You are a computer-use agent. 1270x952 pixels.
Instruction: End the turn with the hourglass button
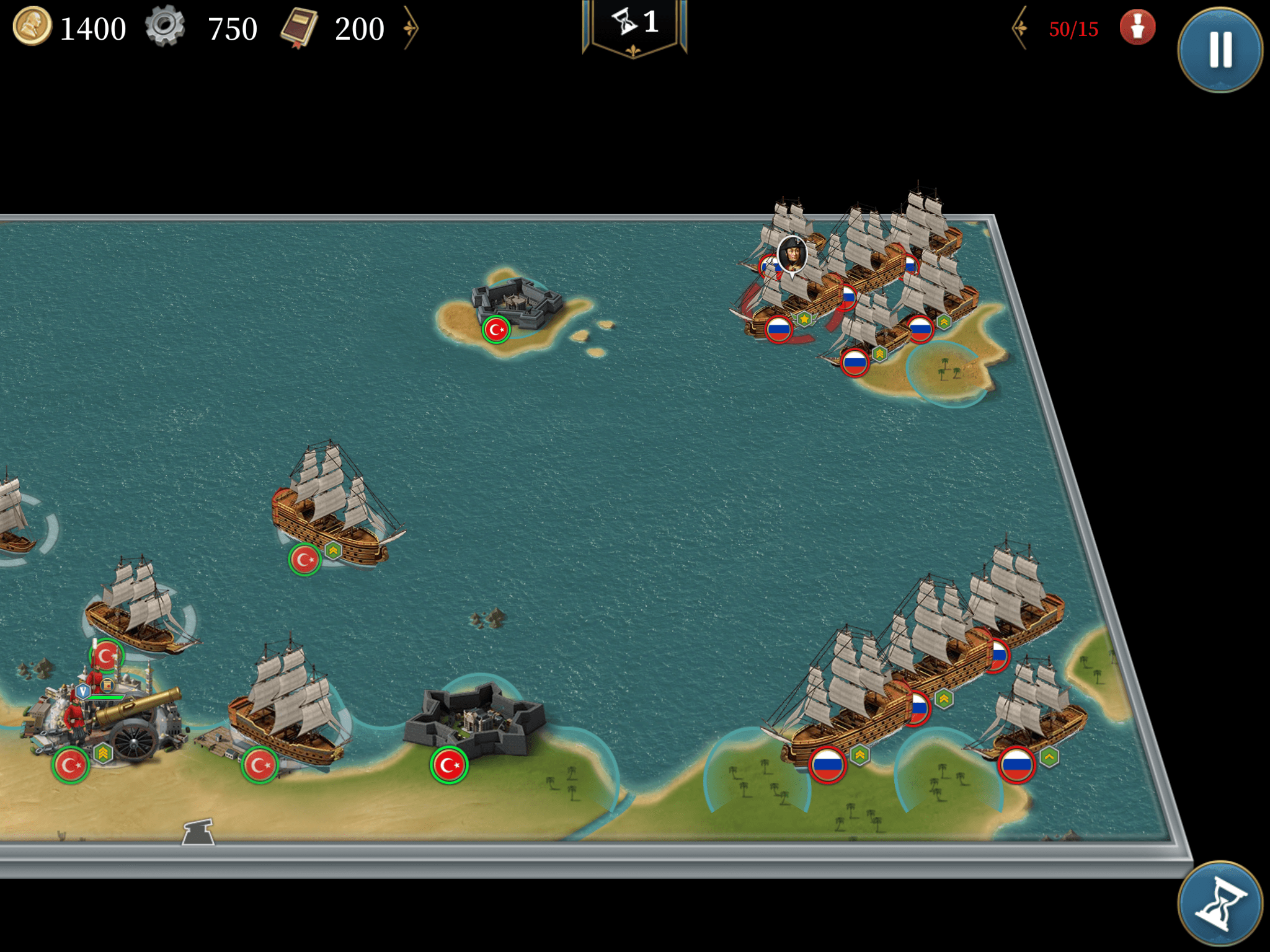[1219, 904]
